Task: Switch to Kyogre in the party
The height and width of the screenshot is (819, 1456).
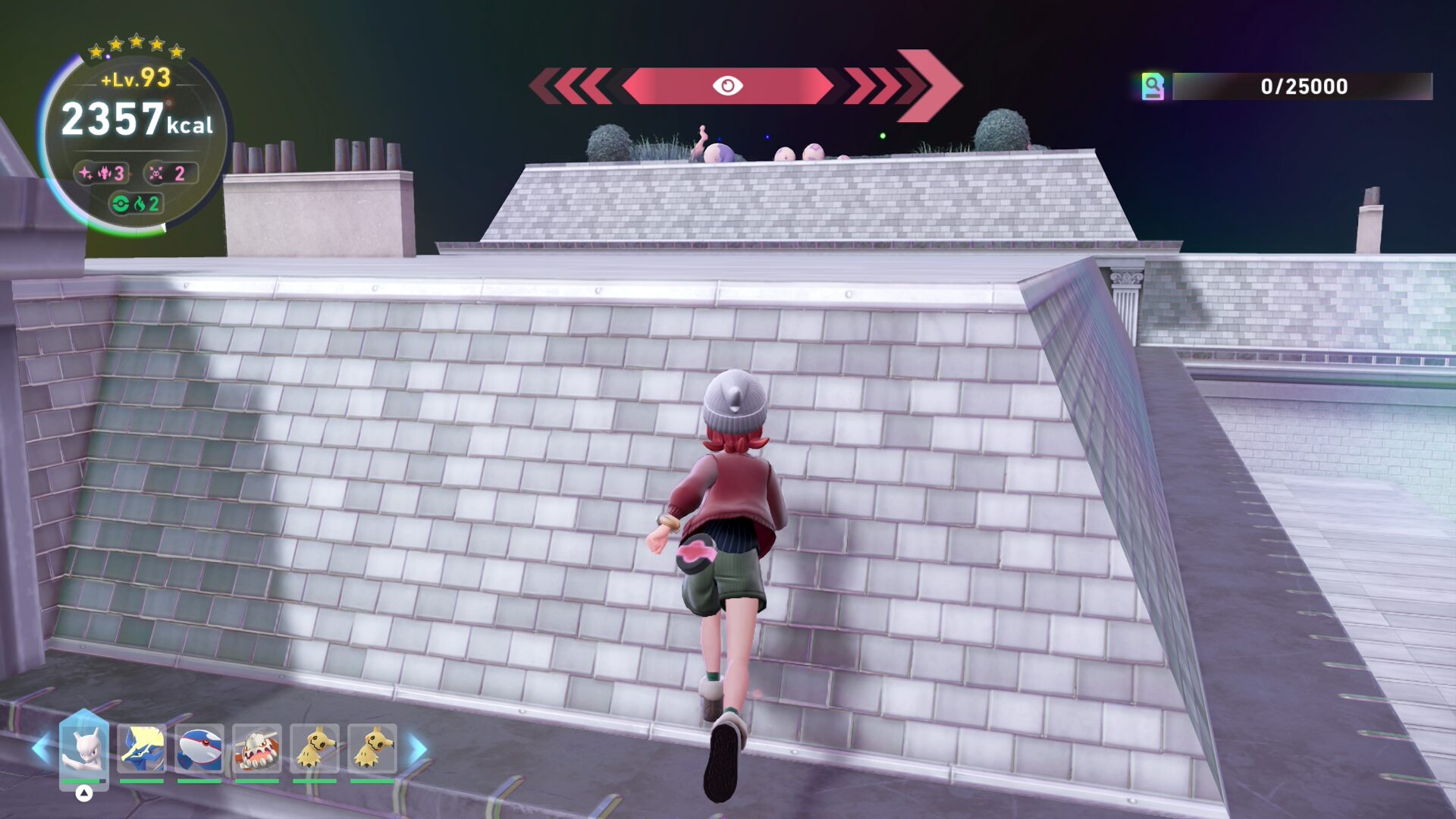Action: 199,748
